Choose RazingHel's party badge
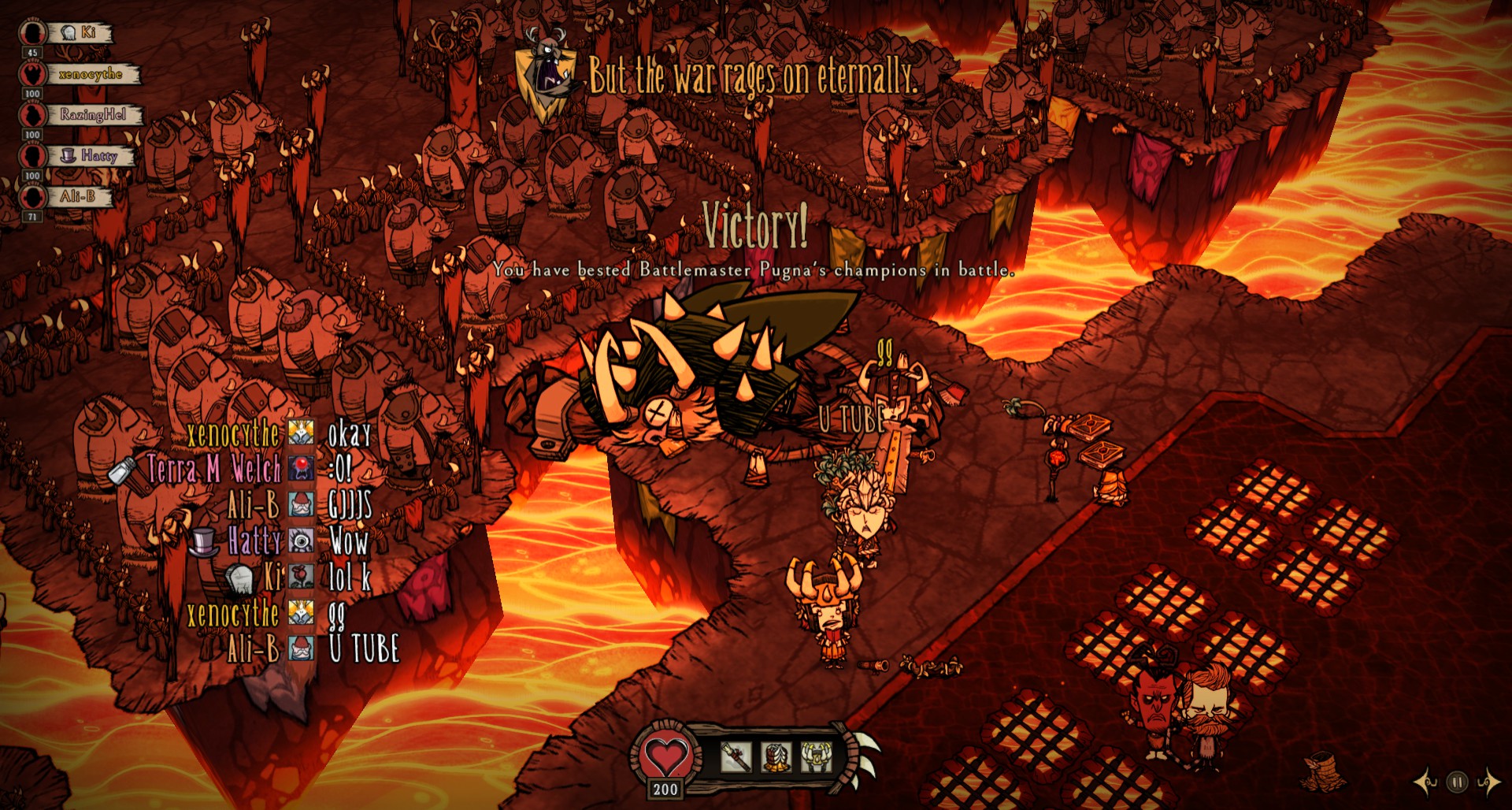Screen dimensions: 1512x810 [x=33, y=115]
